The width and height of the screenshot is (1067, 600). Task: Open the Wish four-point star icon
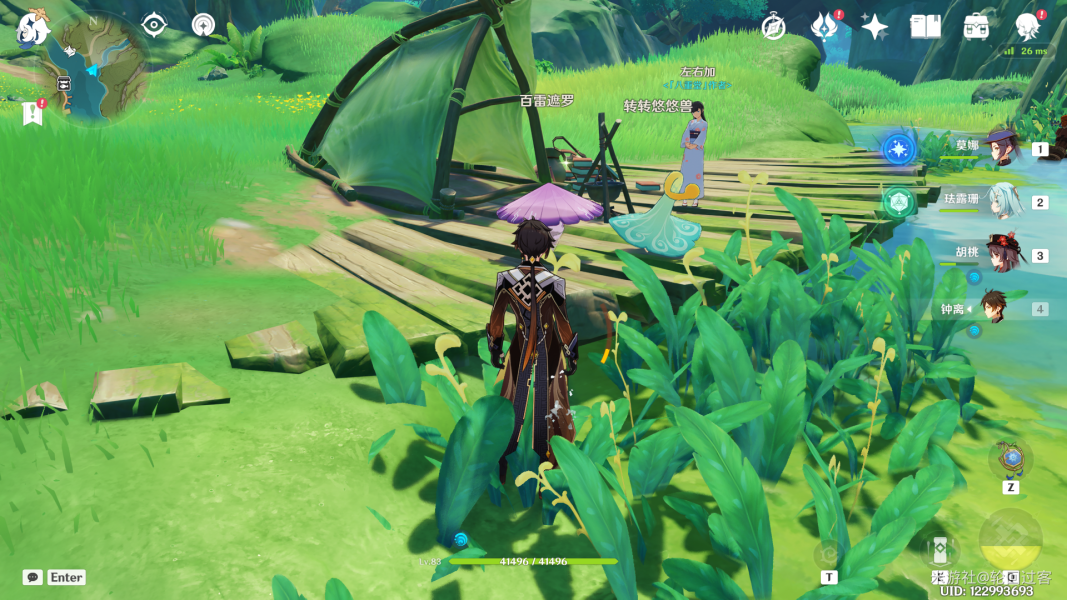(x=875, y=27)
